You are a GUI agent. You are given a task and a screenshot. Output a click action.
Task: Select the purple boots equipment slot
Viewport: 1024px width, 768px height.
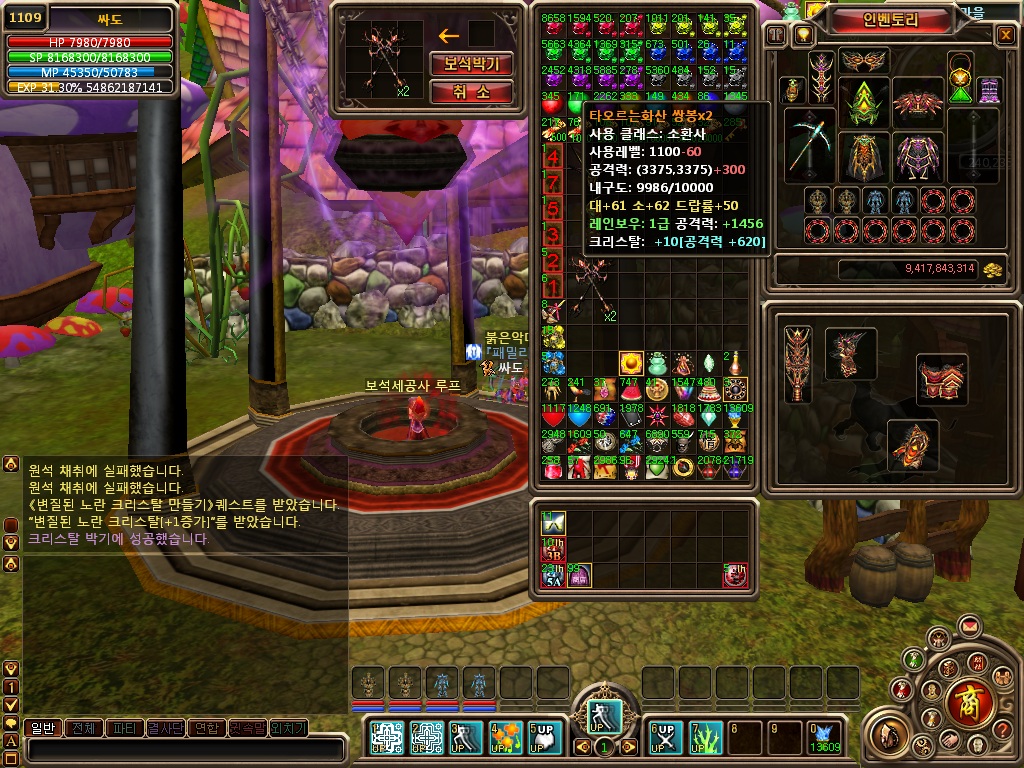click(988, 91)
